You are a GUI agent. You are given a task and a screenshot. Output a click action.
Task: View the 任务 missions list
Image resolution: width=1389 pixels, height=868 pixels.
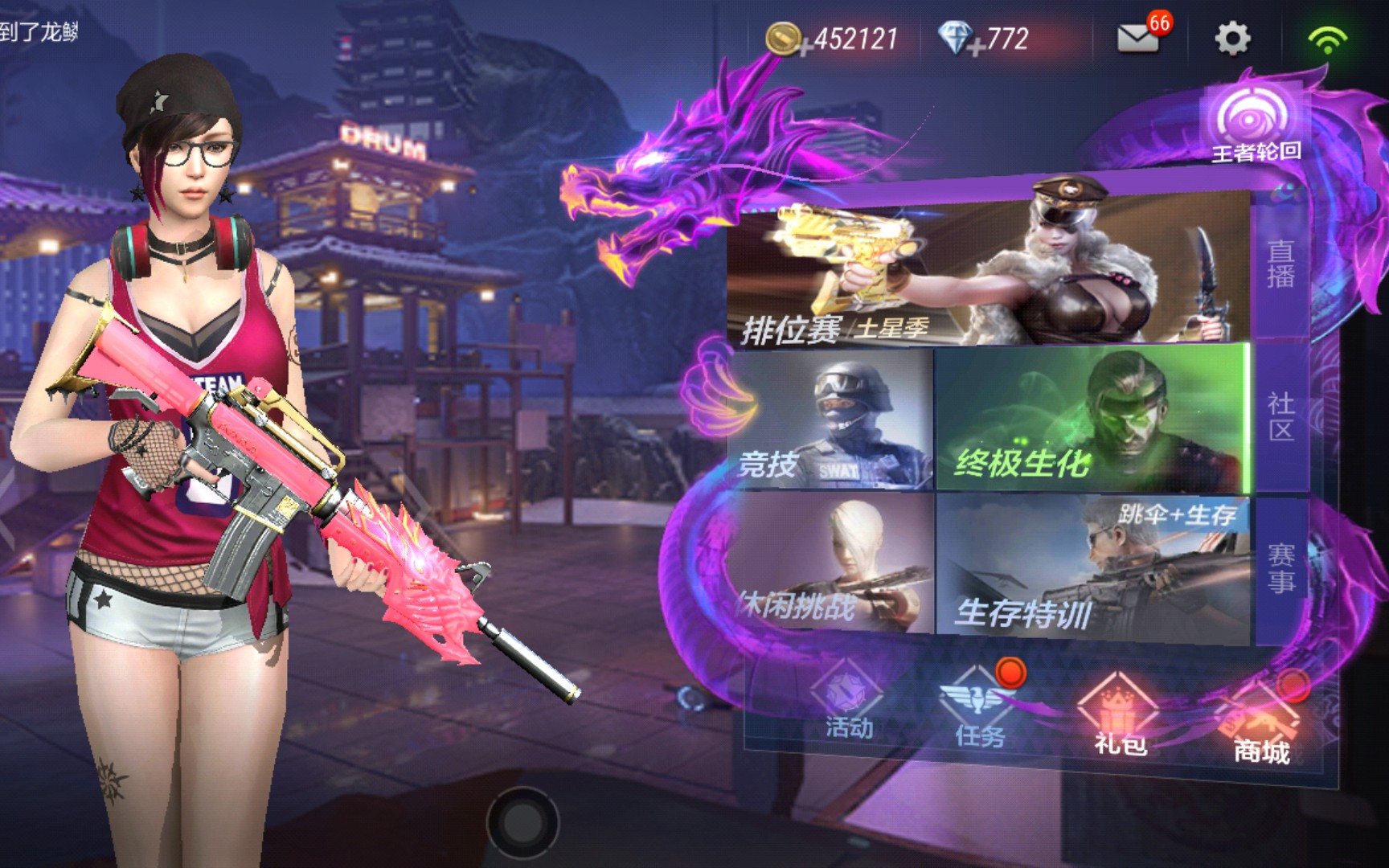pos(980,711)
